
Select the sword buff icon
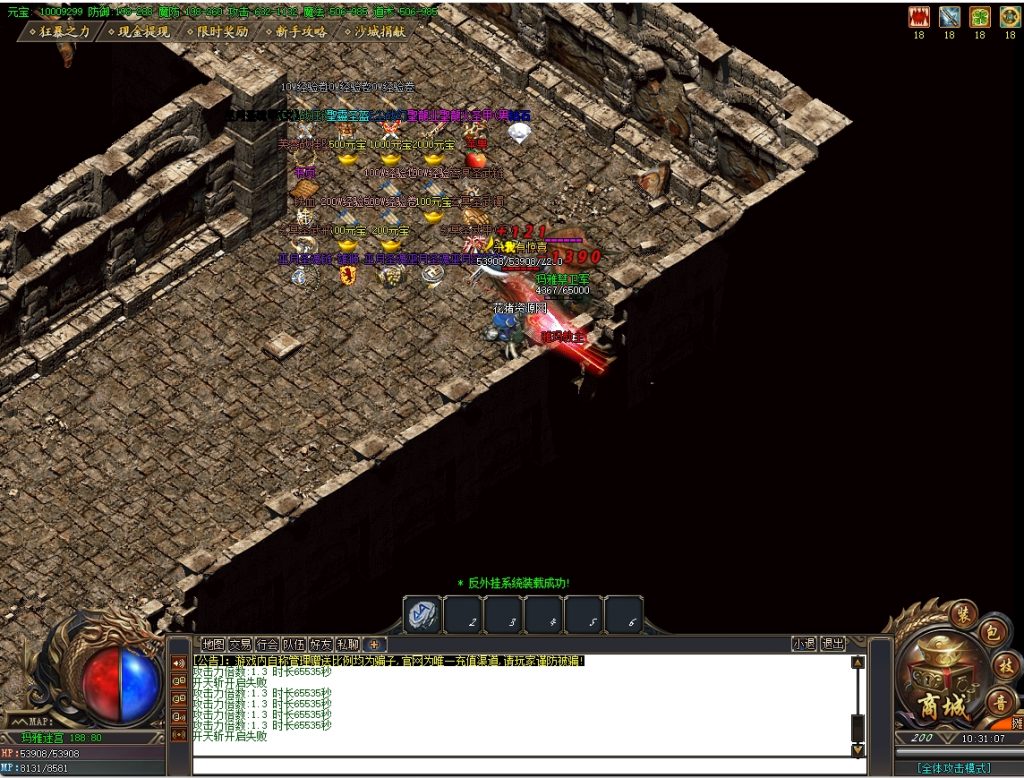949,17
